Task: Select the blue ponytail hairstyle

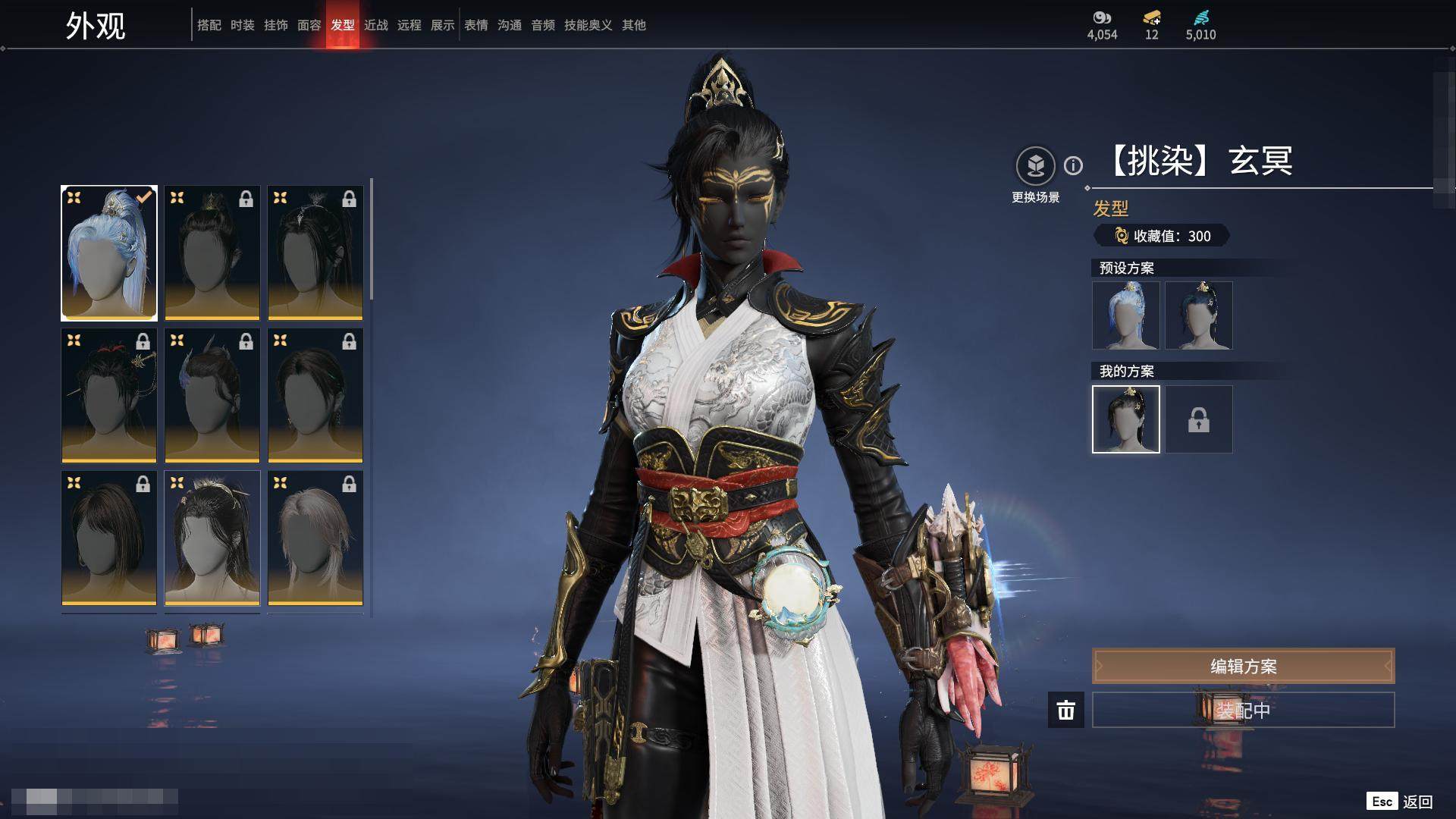Action: (109, 253)
